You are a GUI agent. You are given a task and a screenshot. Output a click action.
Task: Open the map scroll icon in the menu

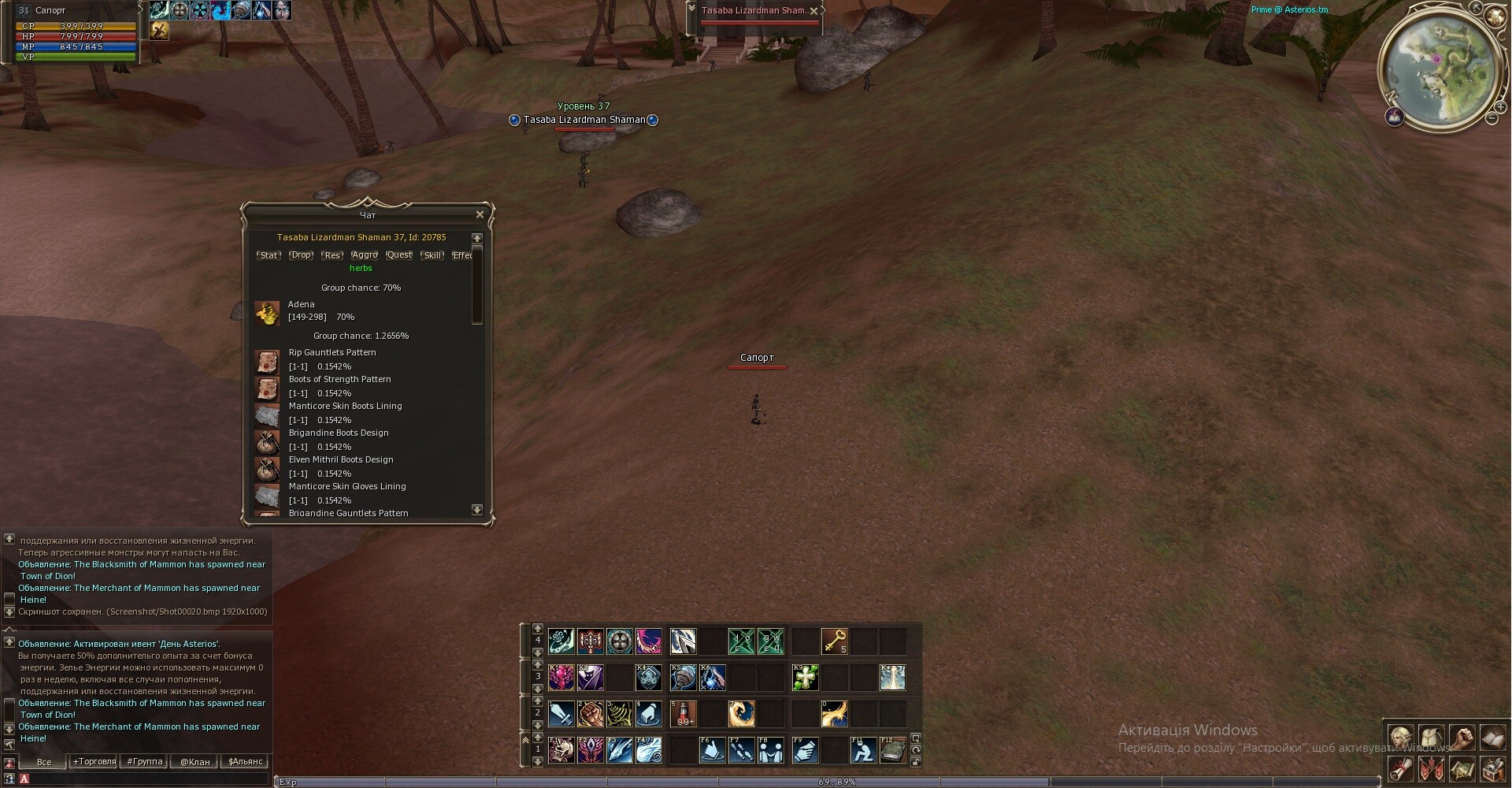point(1462,768)
